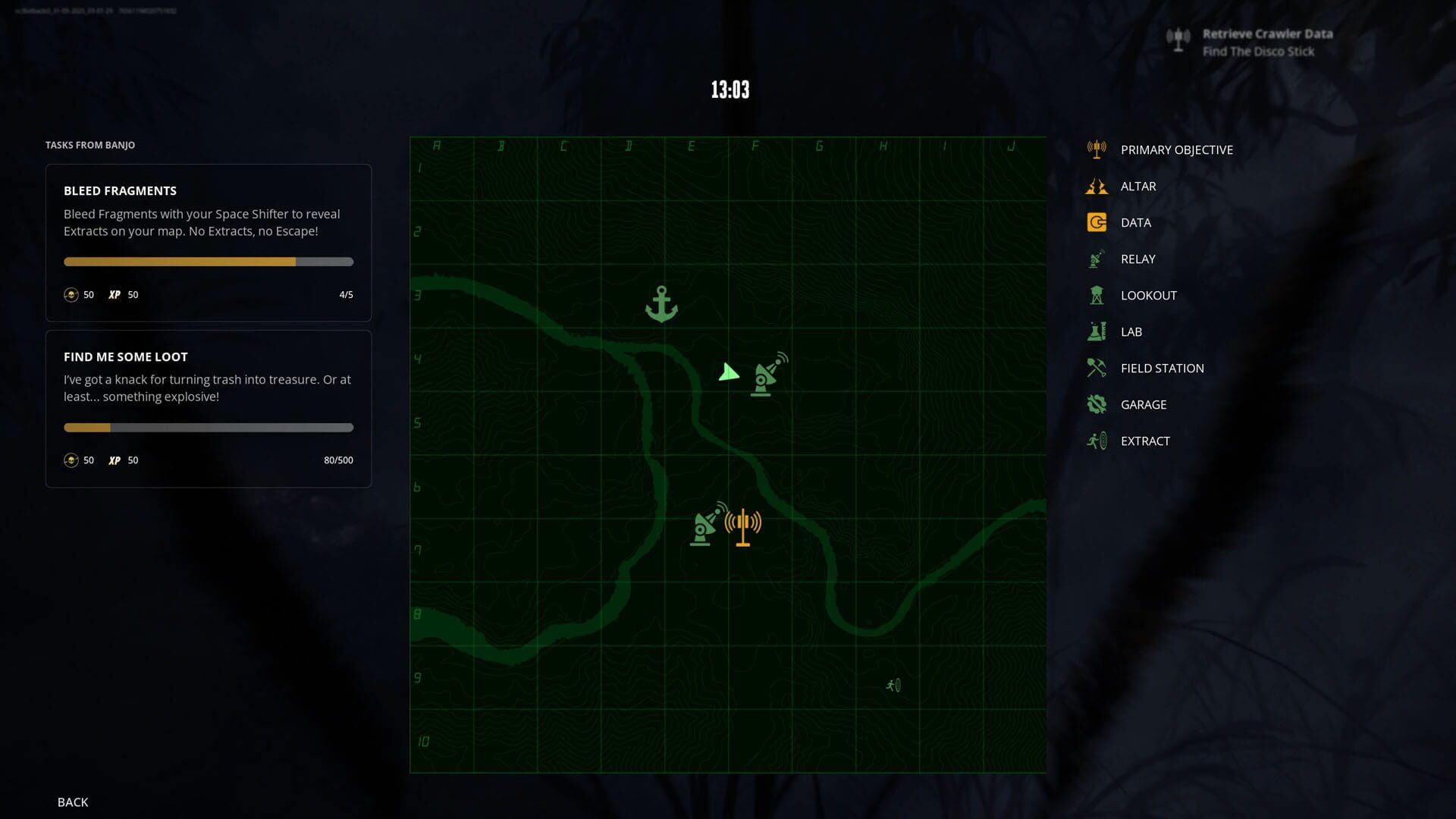The height and width of the screenshot is (819, 1456).
Task: Select the Relay icon in the legend
Action: pos(1095,259)
